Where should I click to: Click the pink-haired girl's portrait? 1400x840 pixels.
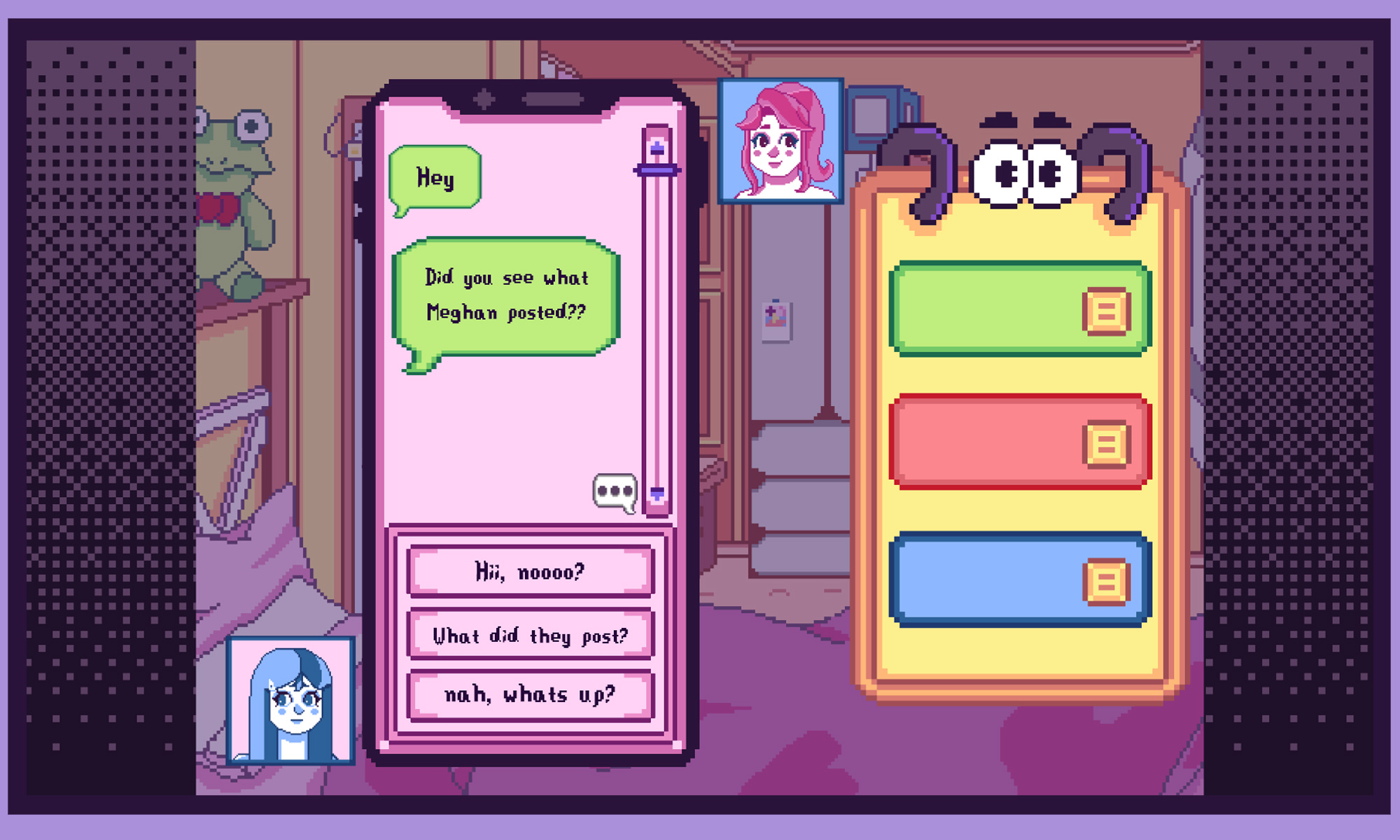780,141
